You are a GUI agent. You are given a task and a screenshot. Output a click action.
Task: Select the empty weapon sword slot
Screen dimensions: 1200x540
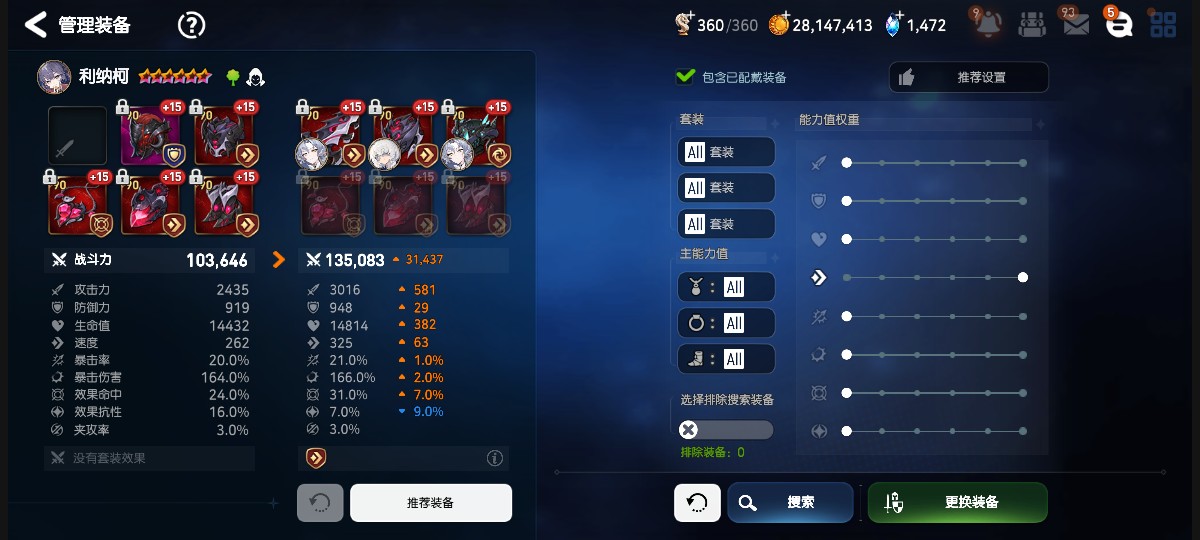[x=77, y=136]
